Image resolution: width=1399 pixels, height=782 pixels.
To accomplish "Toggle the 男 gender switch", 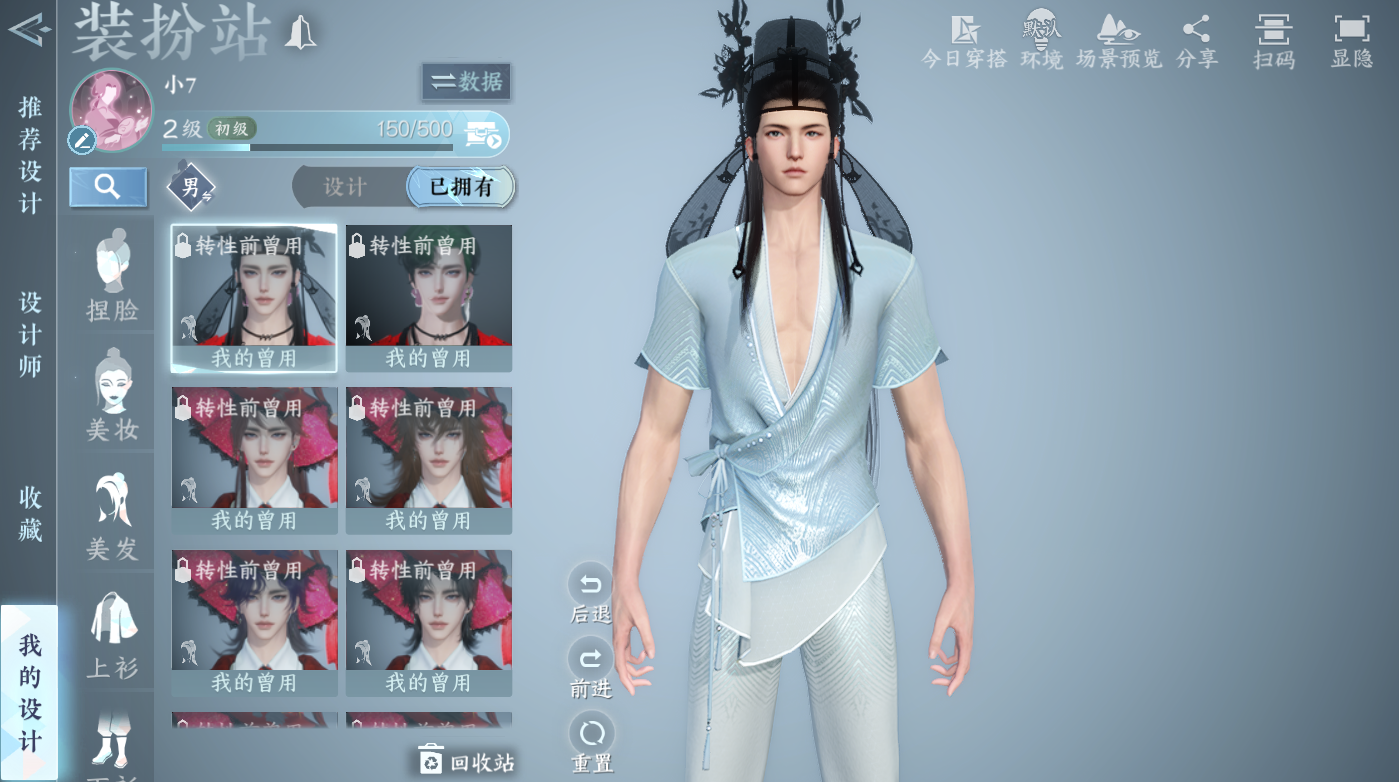I will click(190, 187).
